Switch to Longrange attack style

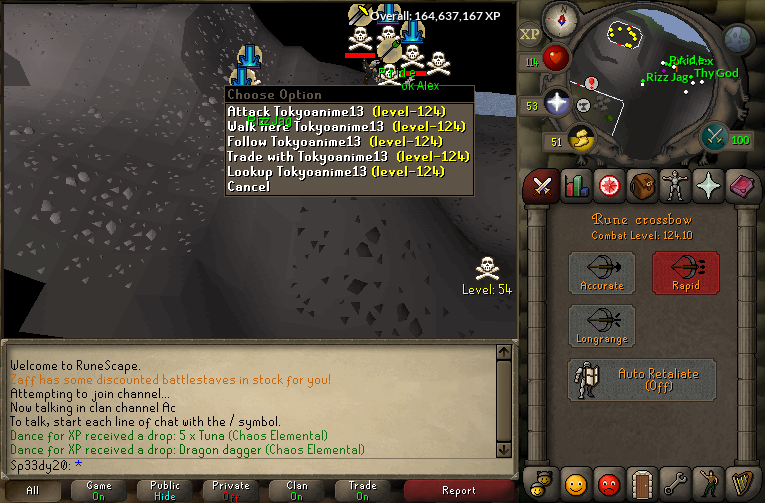tap(602, 327)
